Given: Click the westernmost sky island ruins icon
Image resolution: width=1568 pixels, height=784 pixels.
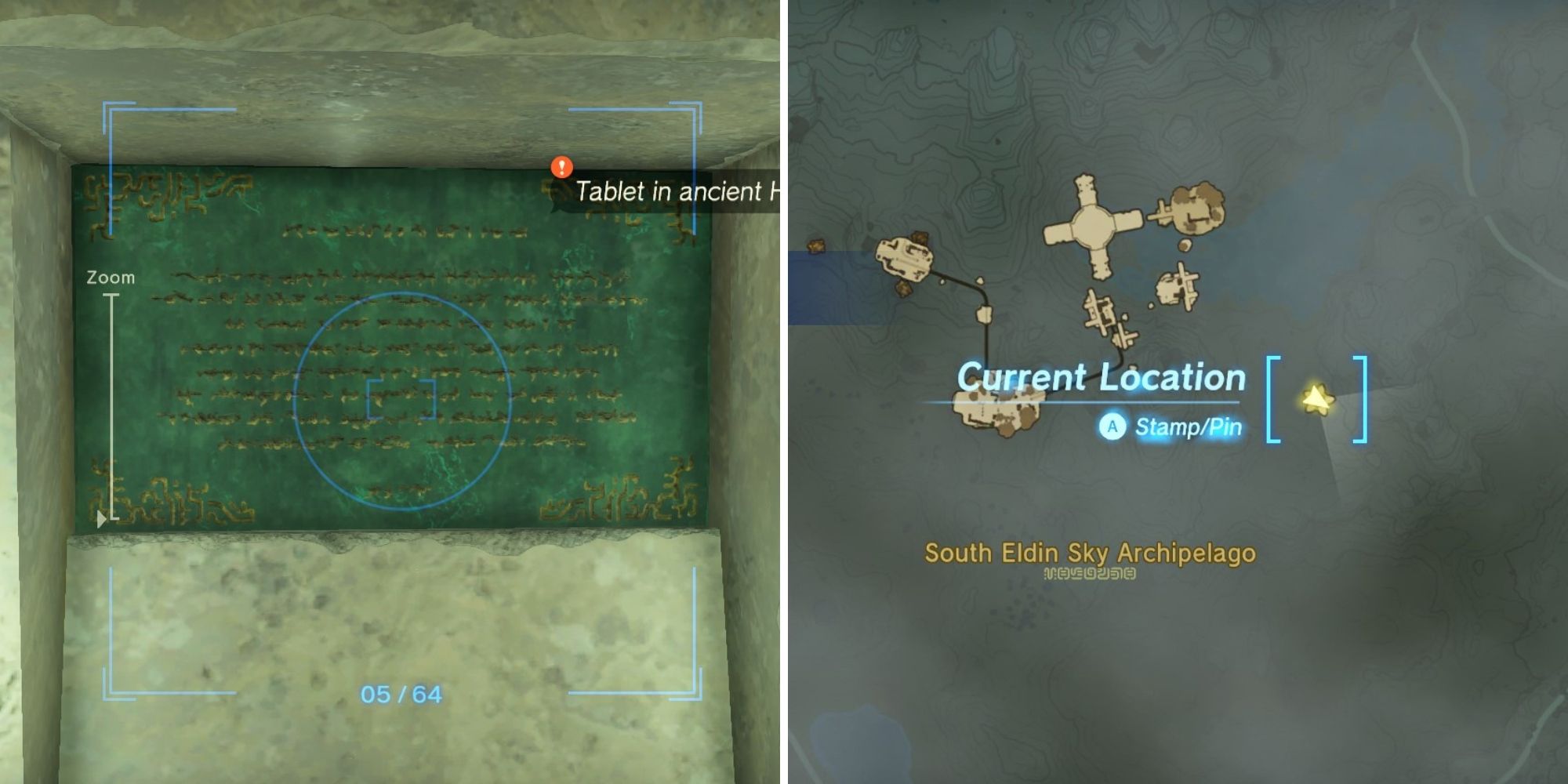Looking at the screenshot, I should 903,257.
